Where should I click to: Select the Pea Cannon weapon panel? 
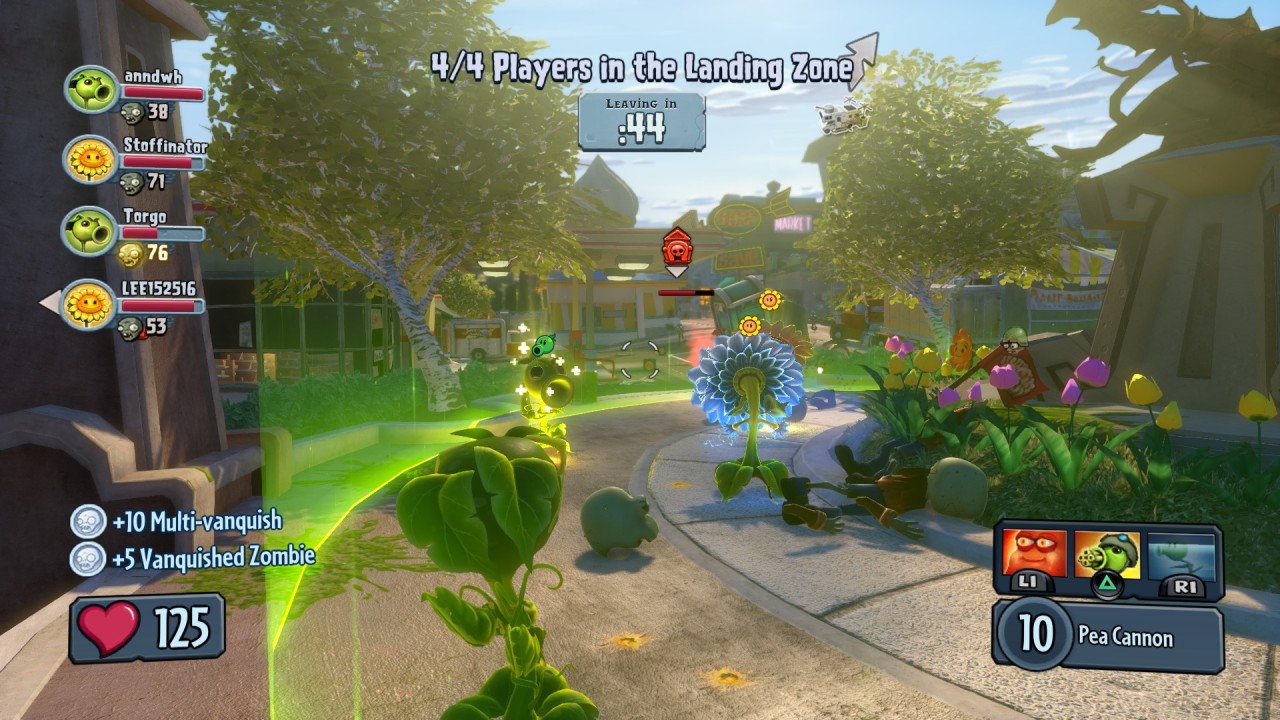1108,637
